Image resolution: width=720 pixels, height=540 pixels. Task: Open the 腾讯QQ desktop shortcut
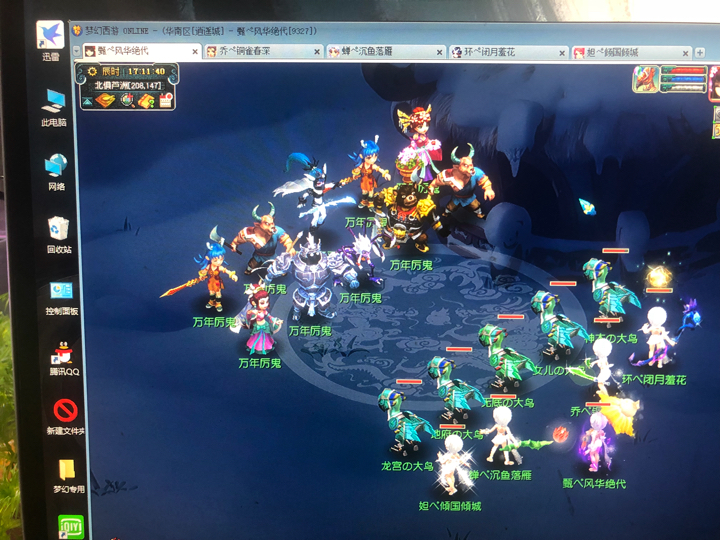65,356
